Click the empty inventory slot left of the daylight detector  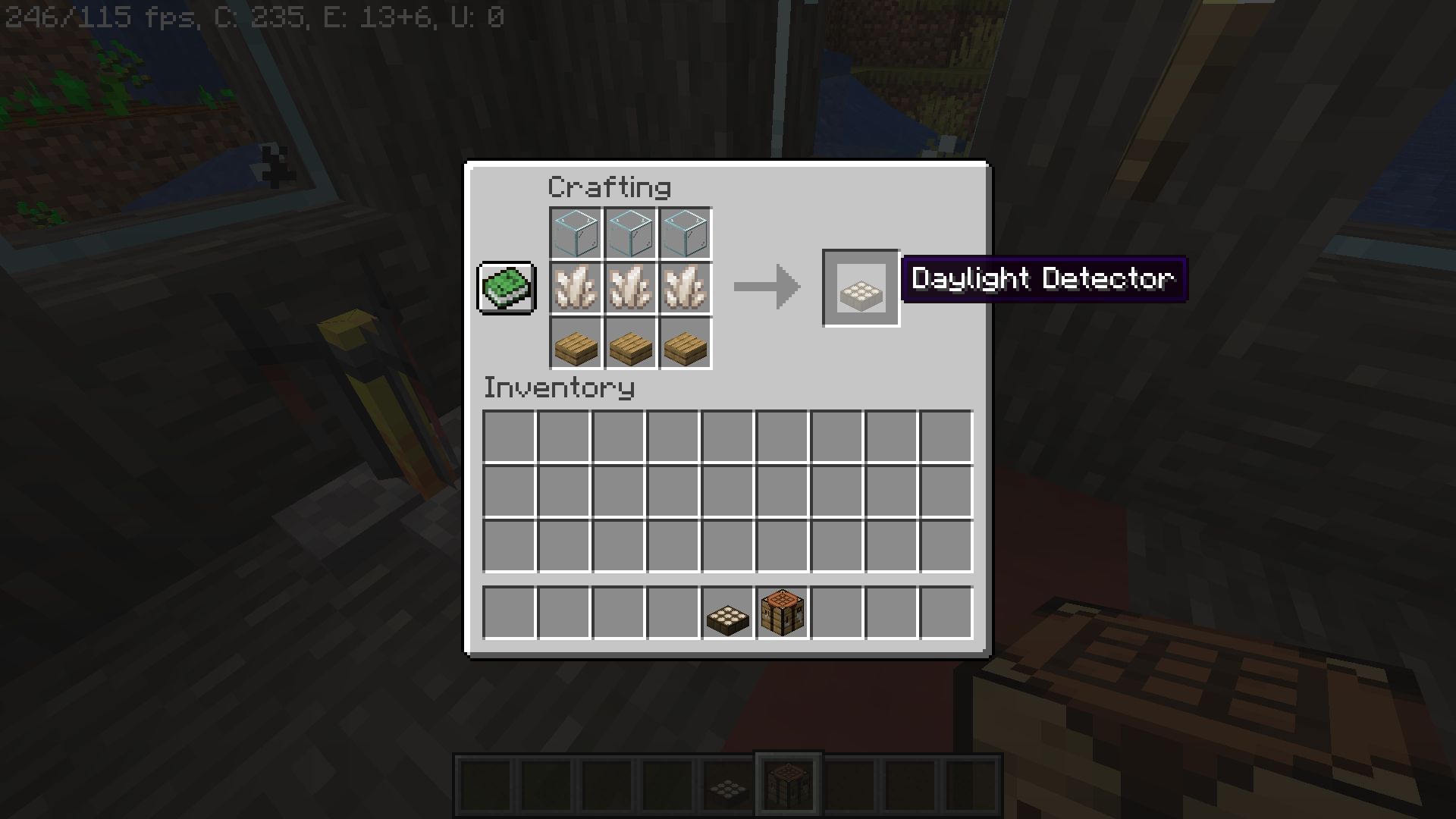pyautogui.click(x=672, y=613)
